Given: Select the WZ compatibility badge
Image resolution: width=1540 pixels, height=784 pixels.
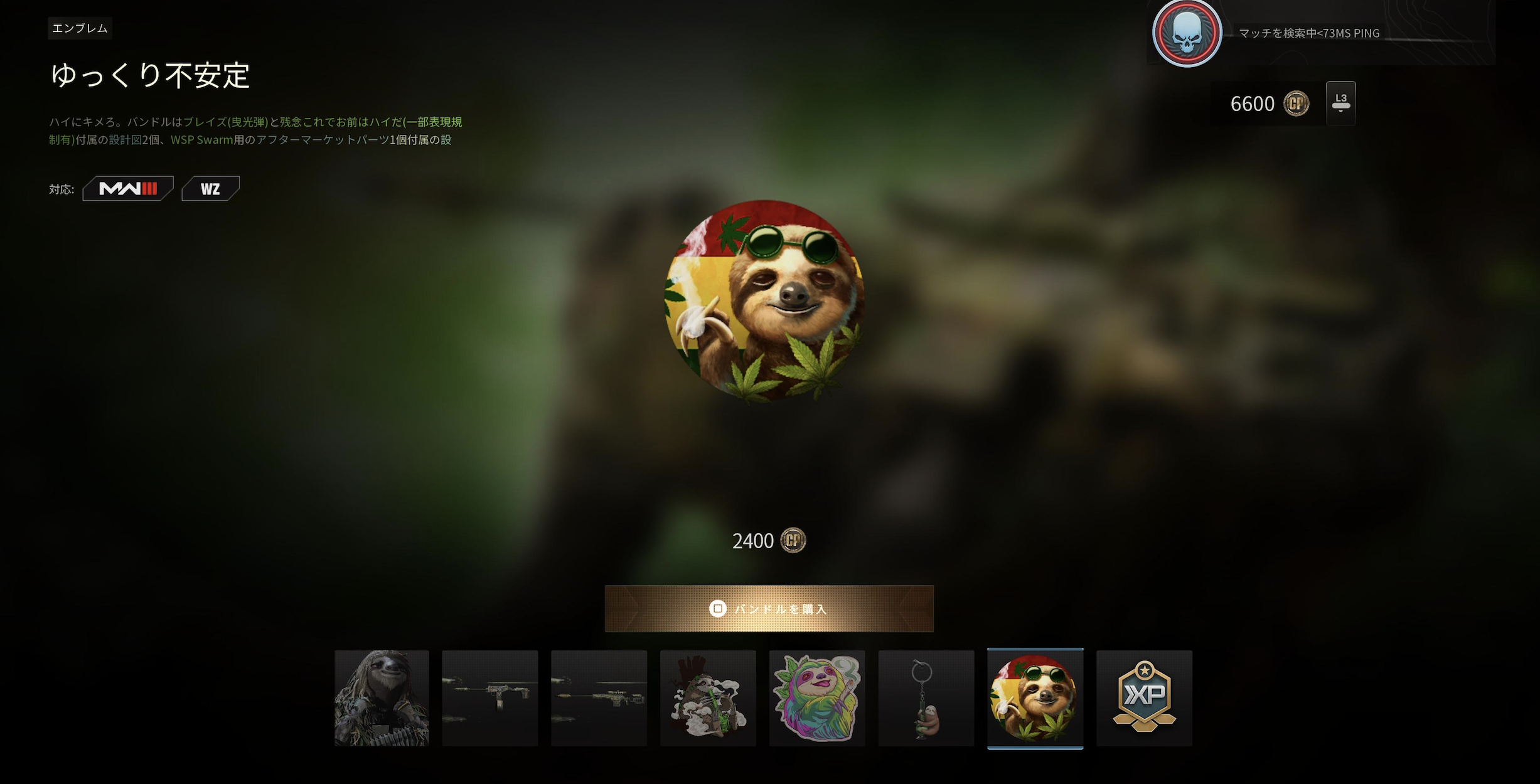Looking at the screenshot, I should (211, 188).
